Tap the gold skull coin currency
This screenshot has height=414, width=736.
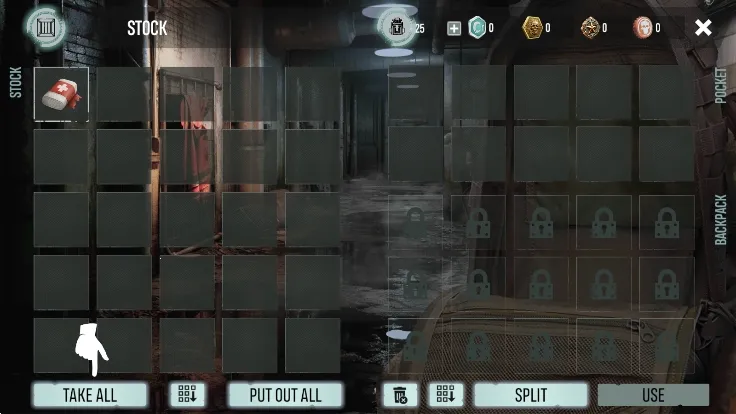click(x=533, y=28)
